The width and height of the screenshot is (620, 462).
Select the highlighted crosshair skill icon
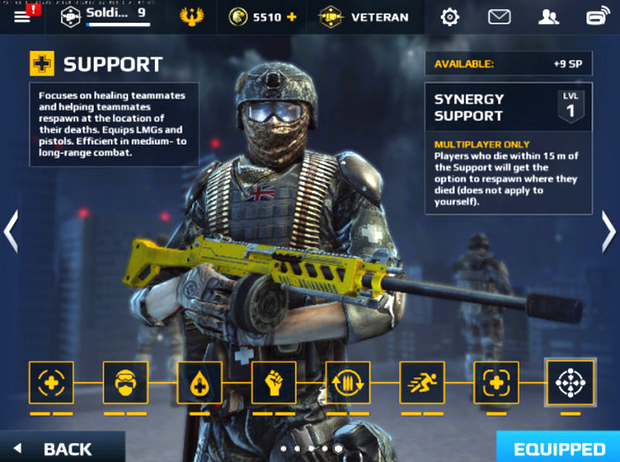[x=570, y=381]
